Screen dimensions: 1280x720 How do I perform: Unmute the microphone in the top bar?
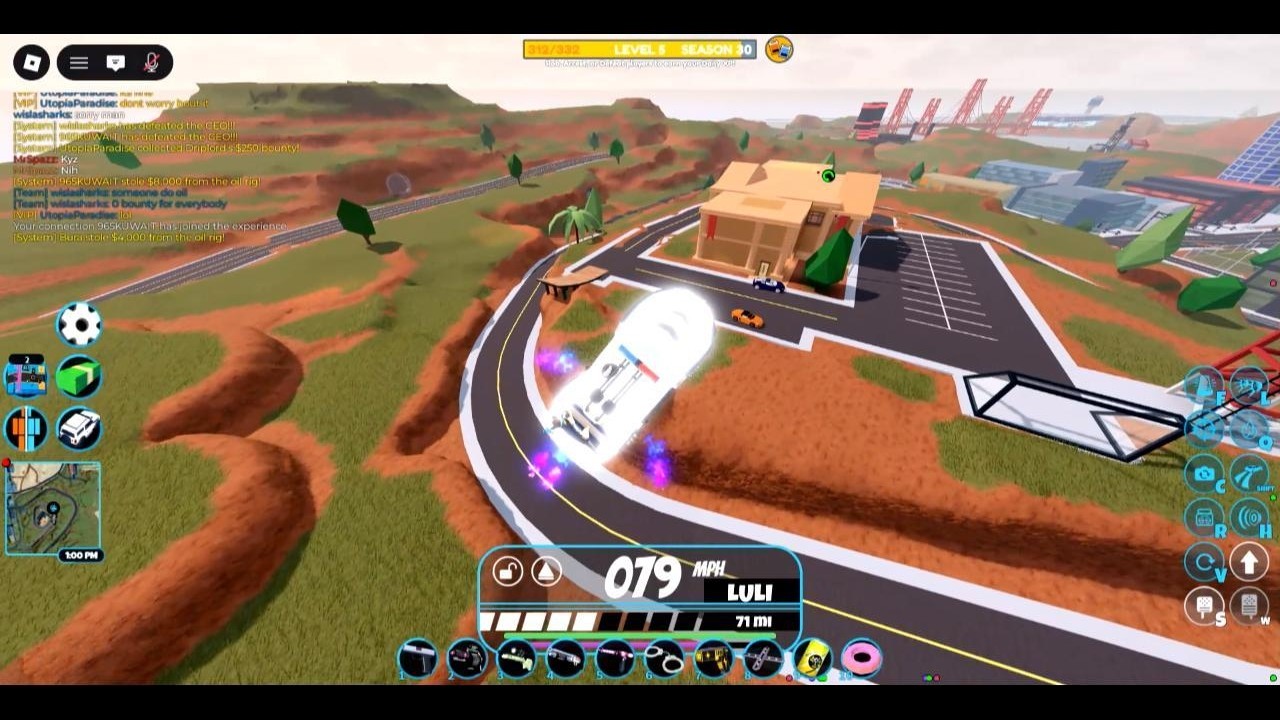[152, 63]
